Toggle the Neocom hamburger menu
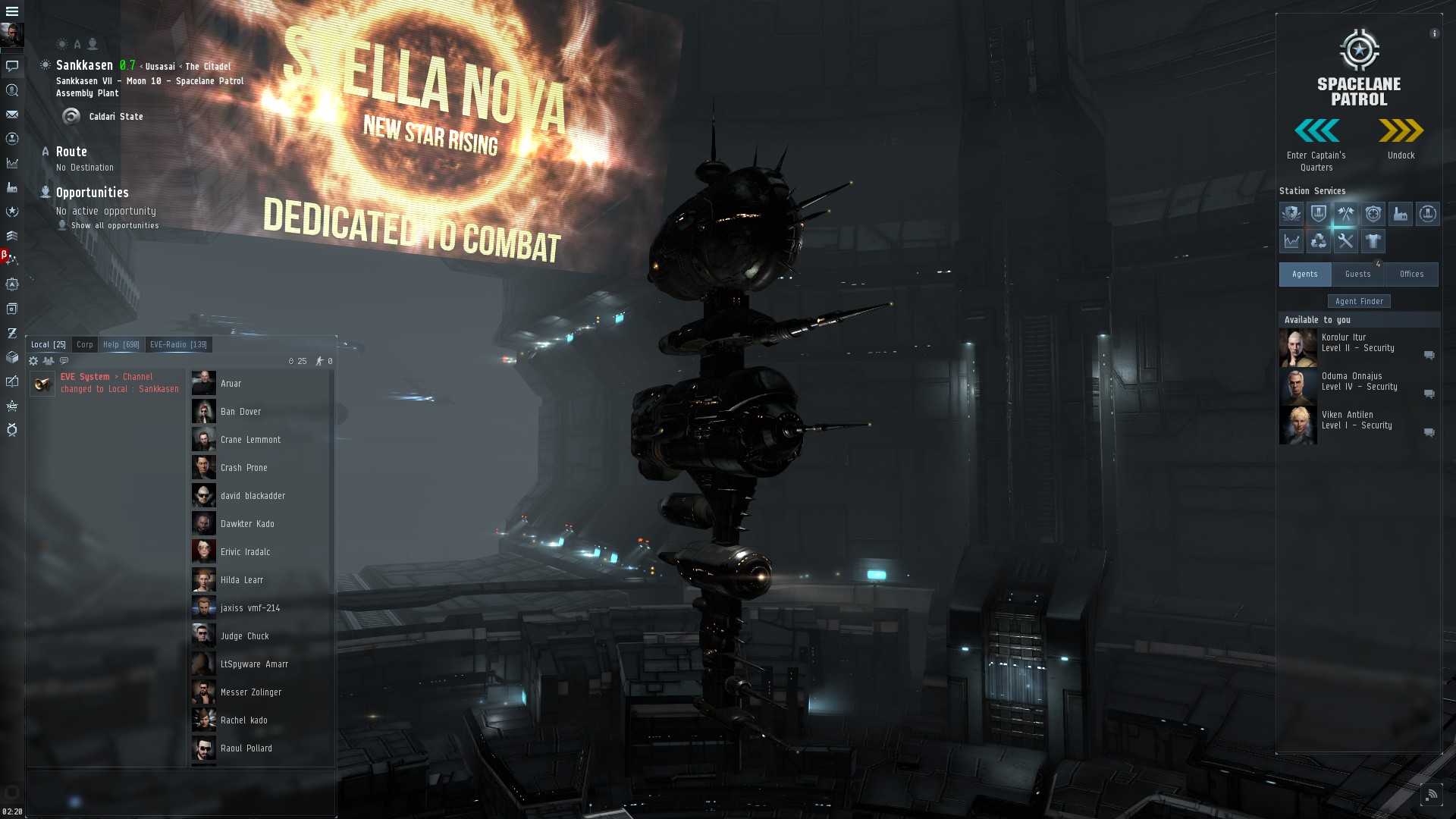This screenshot has width=1456, height=819. click(x=11, y=11)
